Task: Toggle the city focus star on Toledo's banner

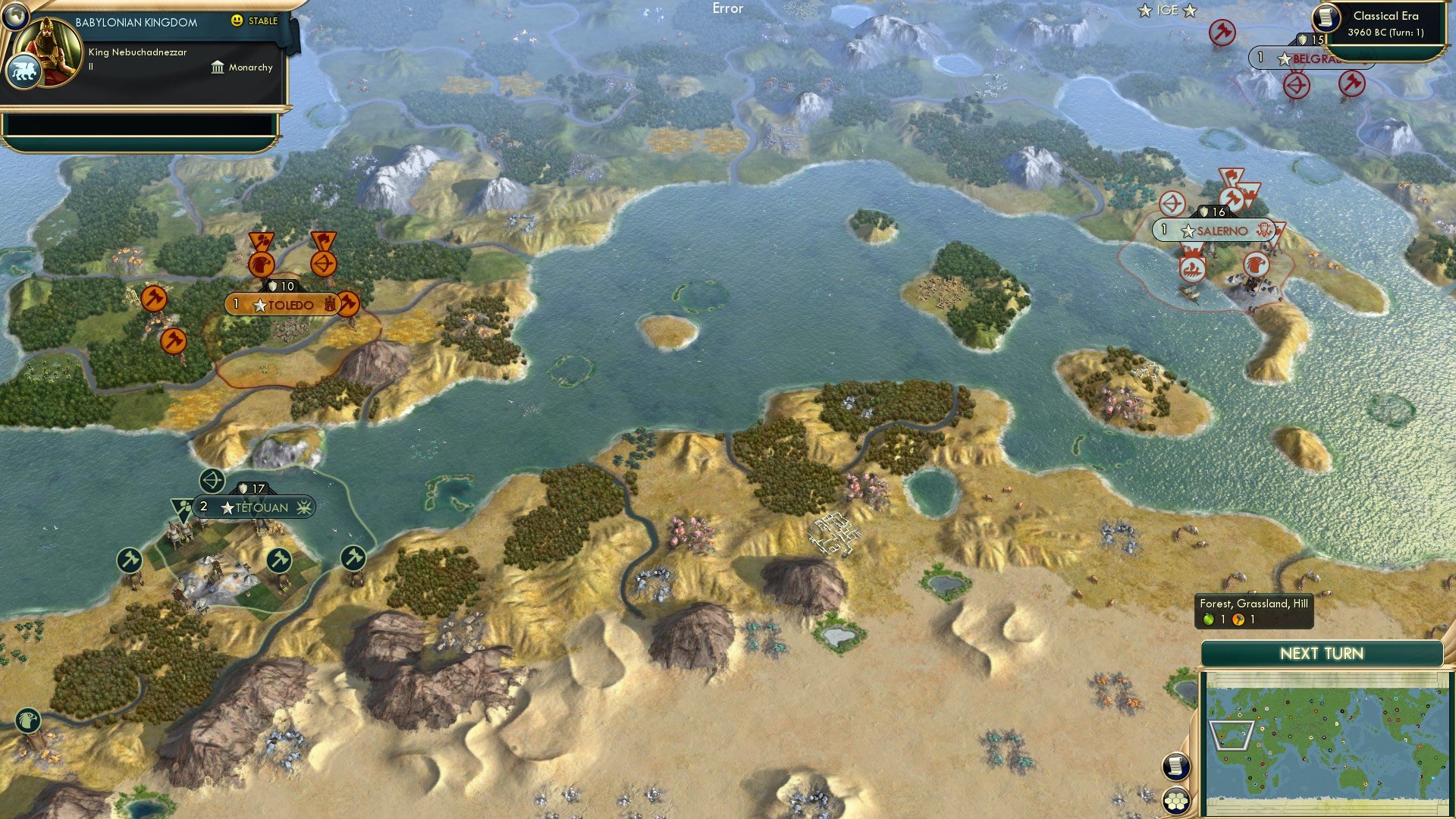Action: tap(259, 306)
